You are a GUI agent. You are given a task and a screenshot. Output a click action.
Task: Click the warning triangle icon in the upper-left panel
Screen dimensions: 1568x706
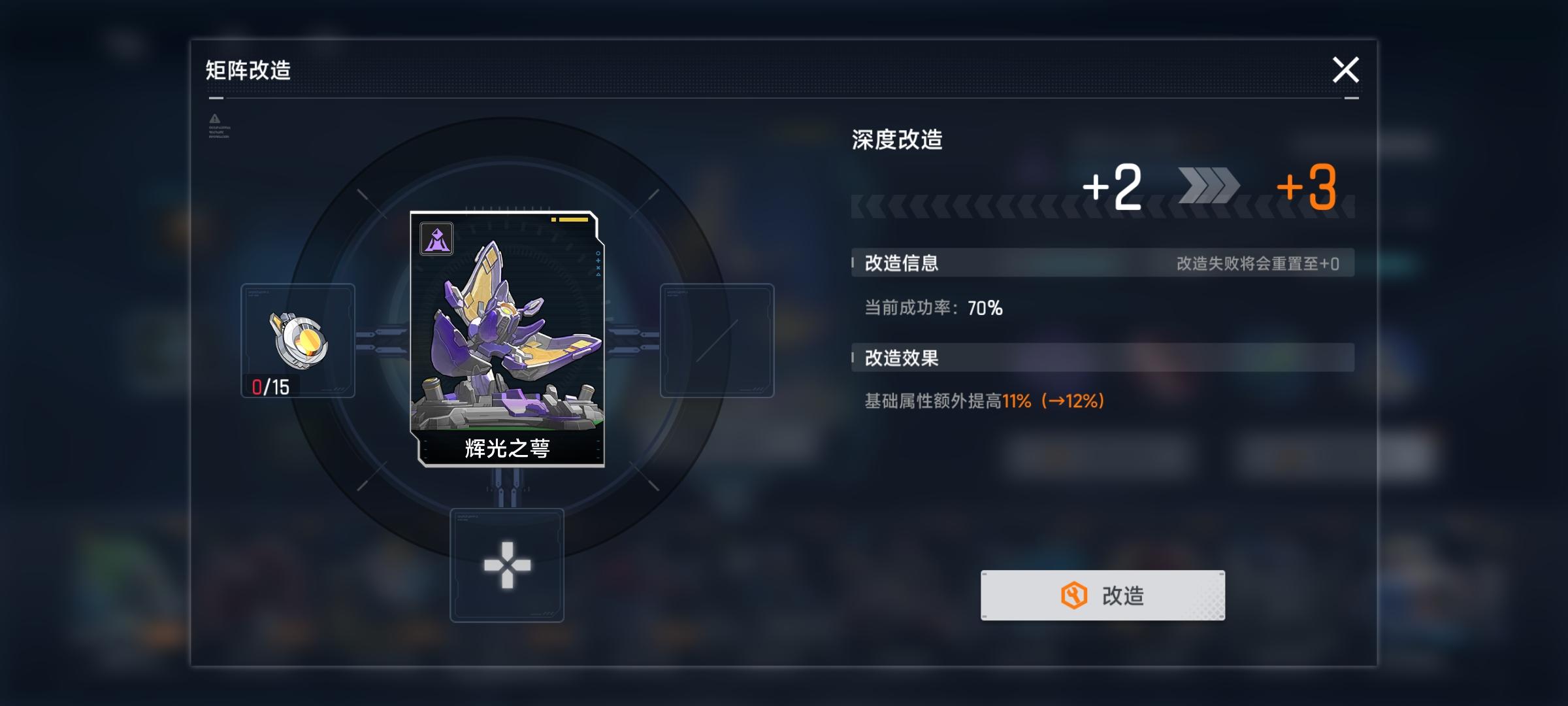[x=214, y=119]
